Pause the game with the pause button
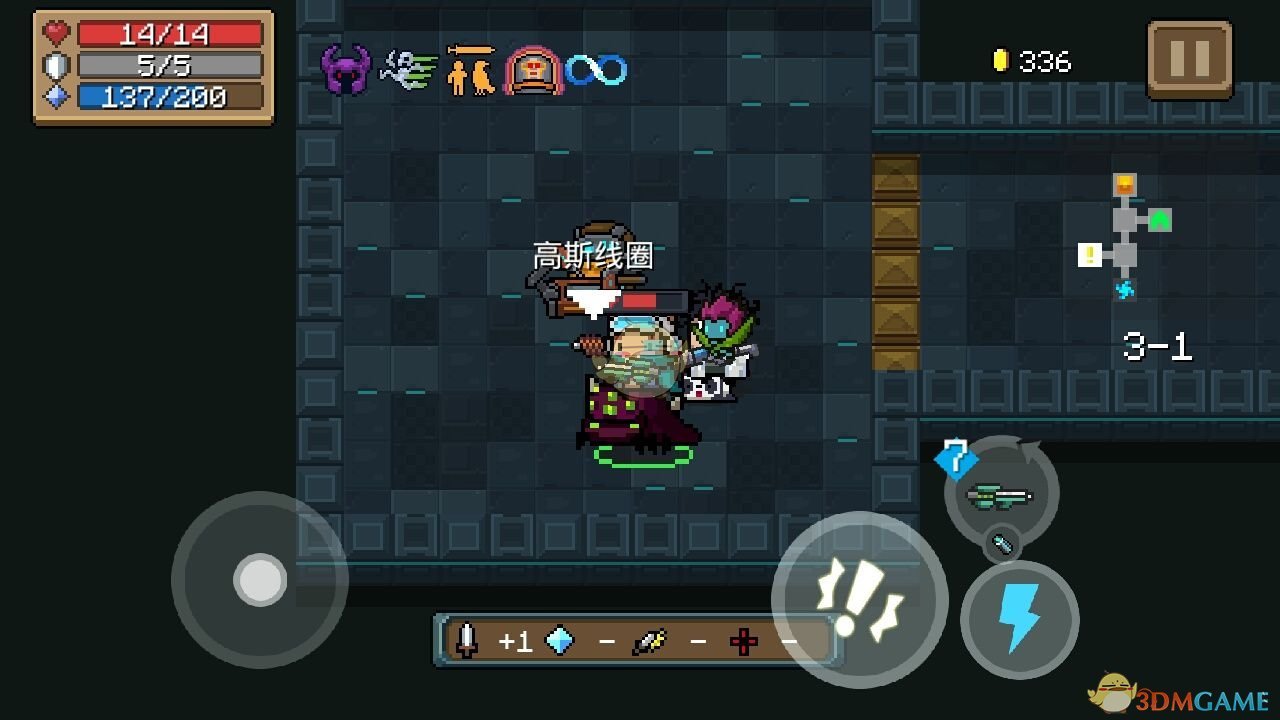The image size is (1280, 720). [1189, 59]
